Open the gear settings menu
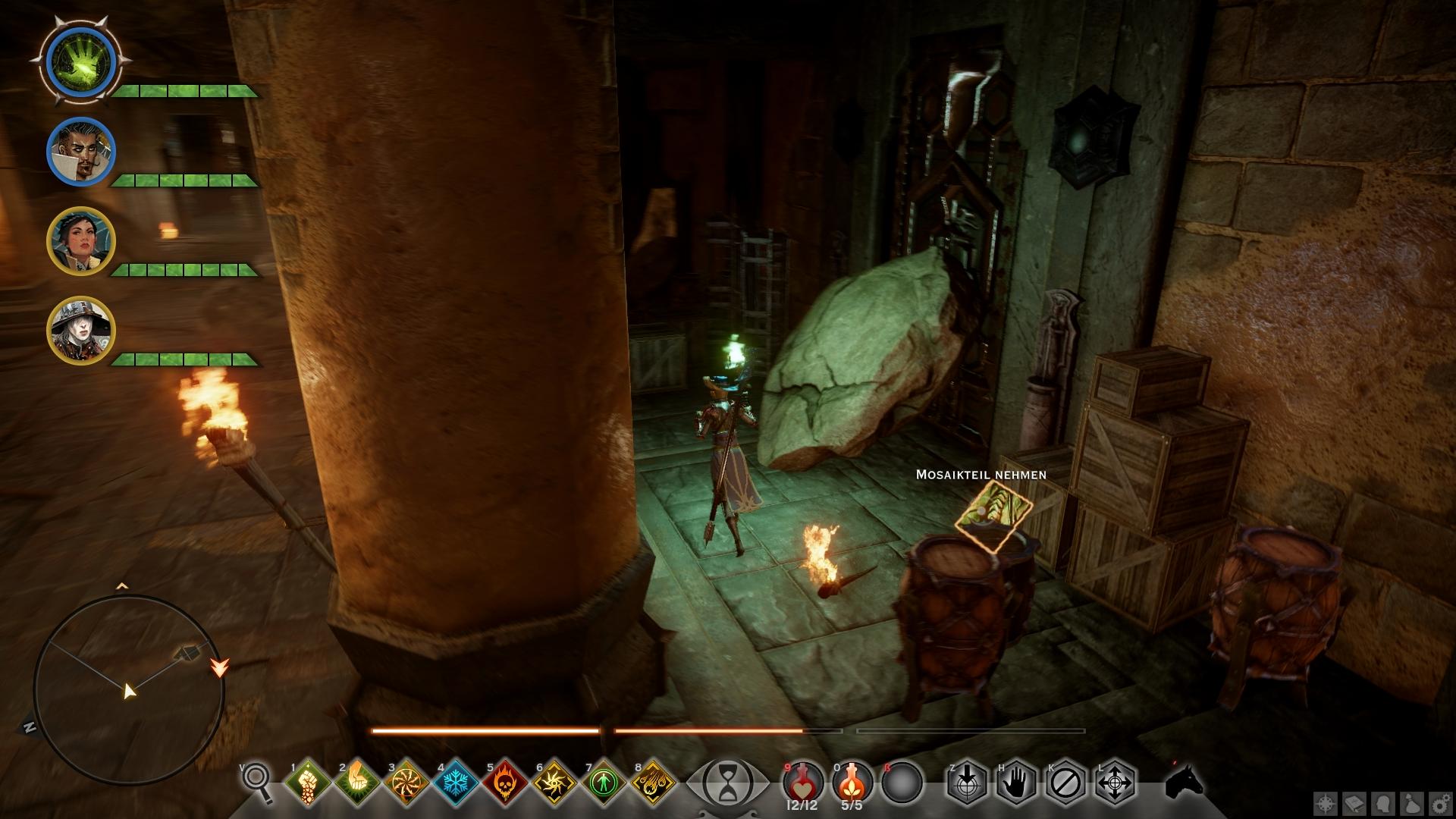 (1442, 803)
